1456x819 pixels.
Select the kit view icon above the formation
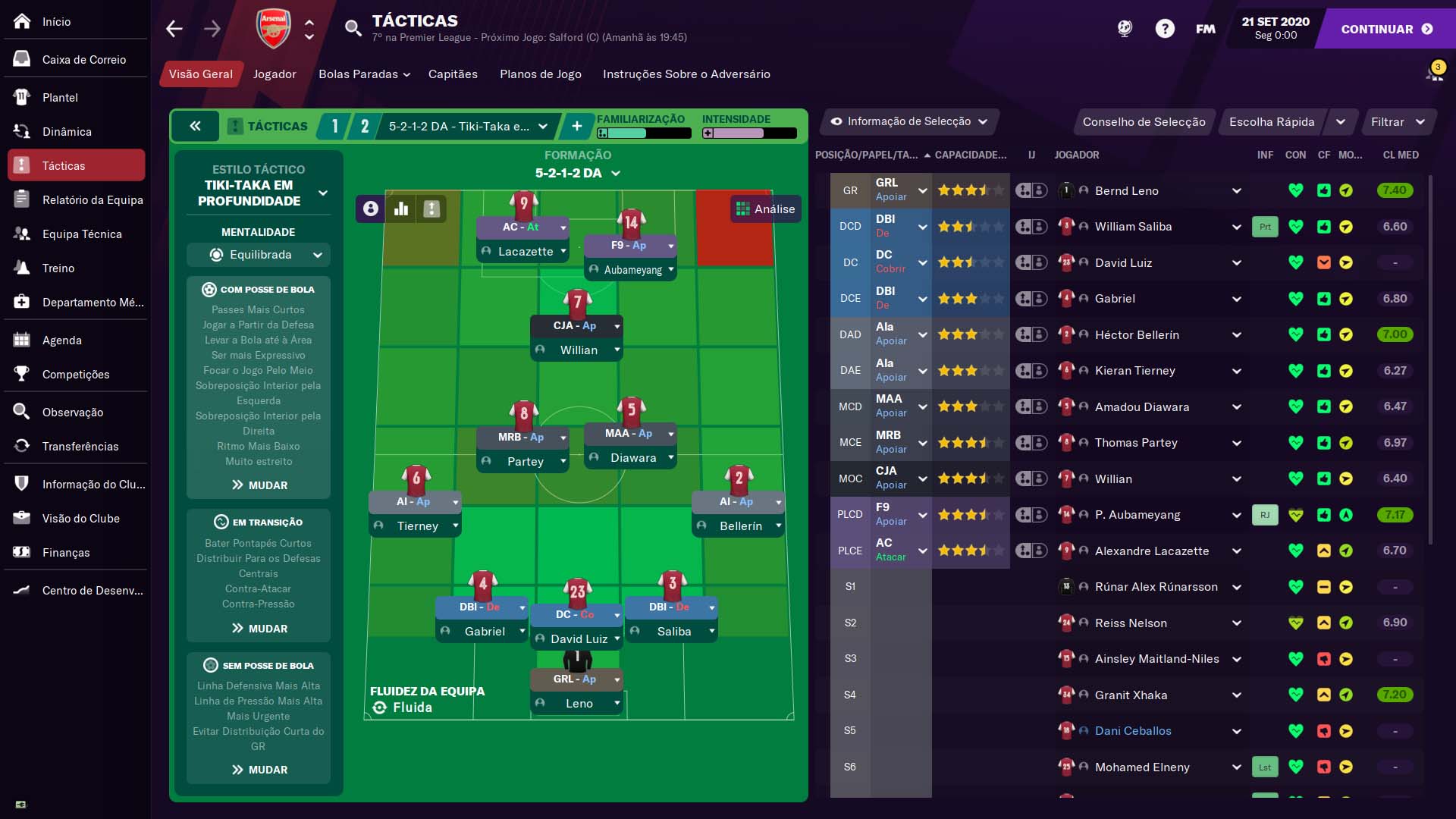[431, 209]
